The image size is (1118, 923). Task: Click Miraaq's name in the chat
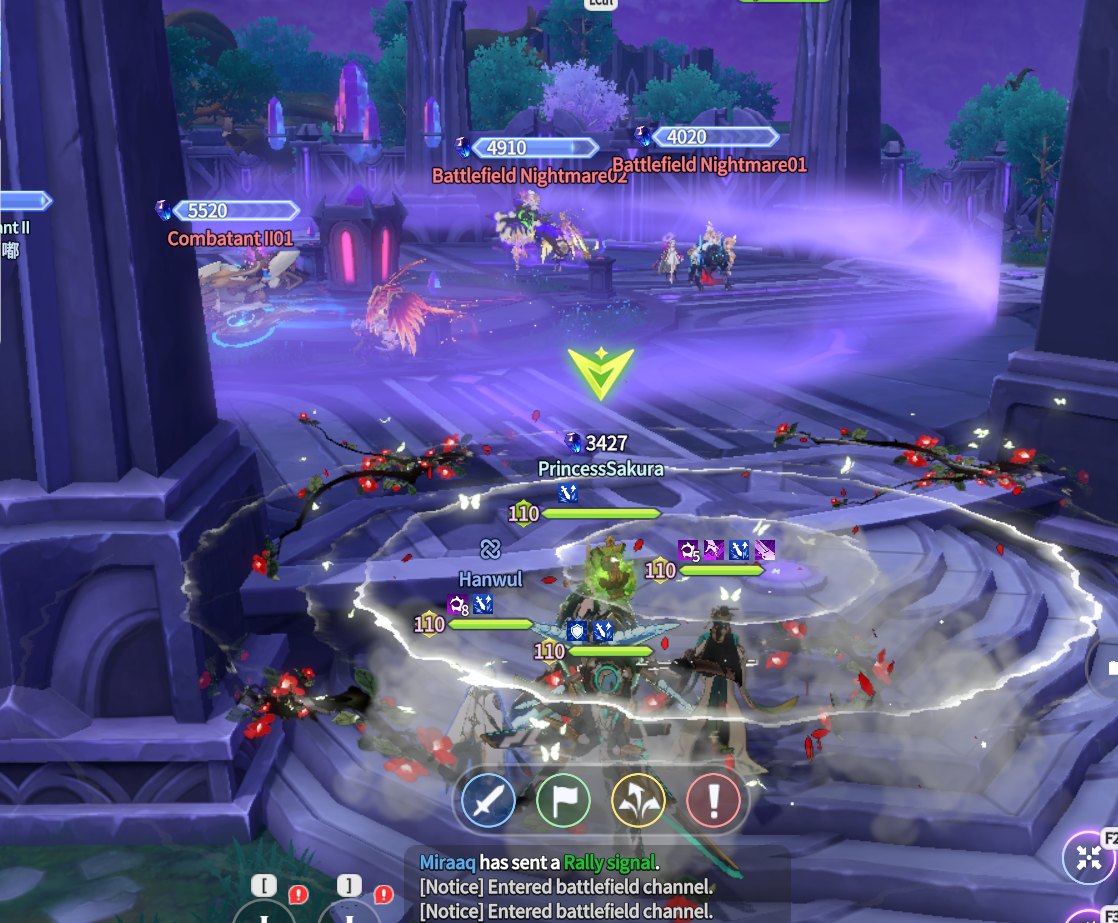[447, 862]
